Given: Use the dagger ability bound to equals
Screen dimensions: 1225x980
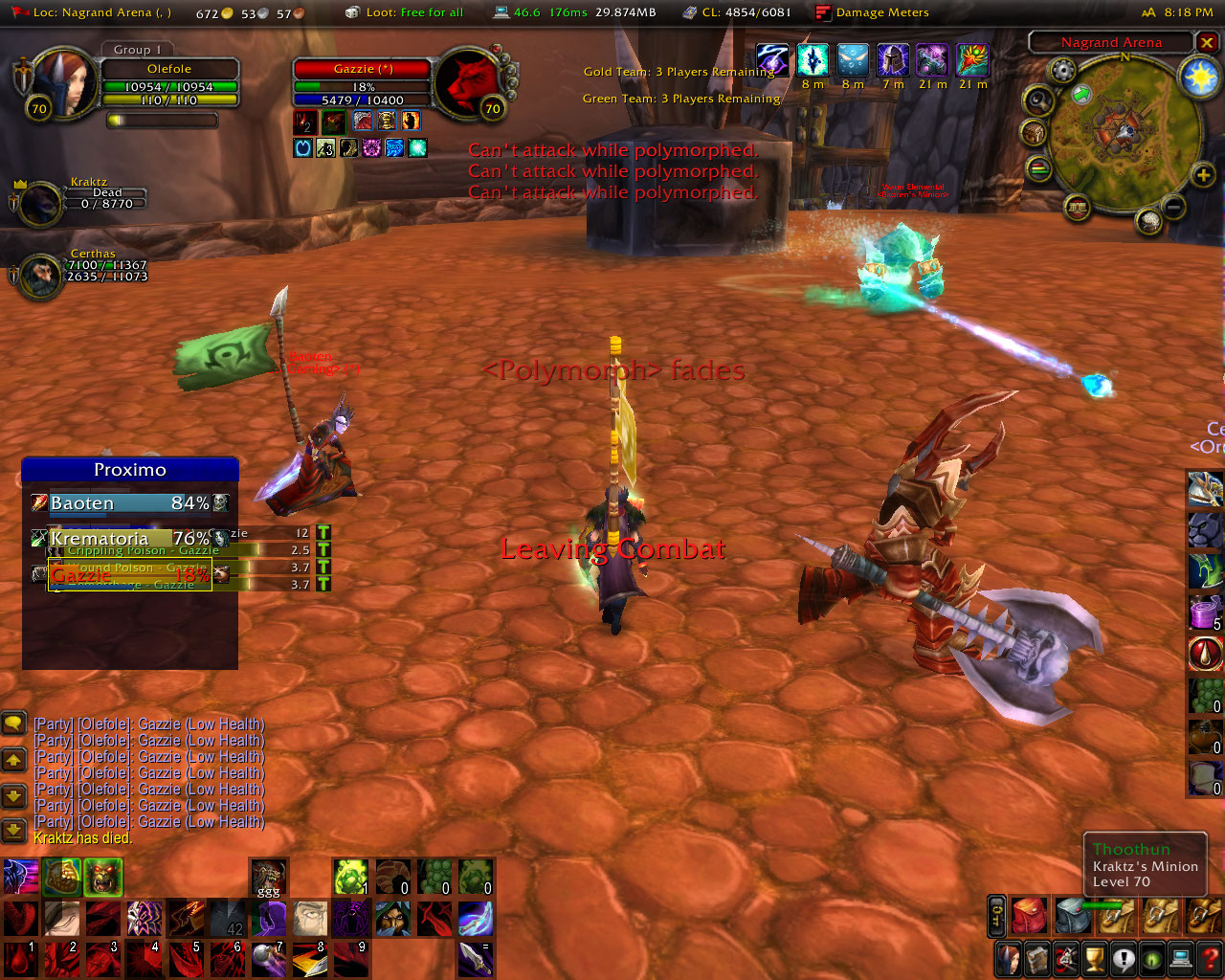Looking at the screenshot, I should pyautogui.click(x=476, y=959).
